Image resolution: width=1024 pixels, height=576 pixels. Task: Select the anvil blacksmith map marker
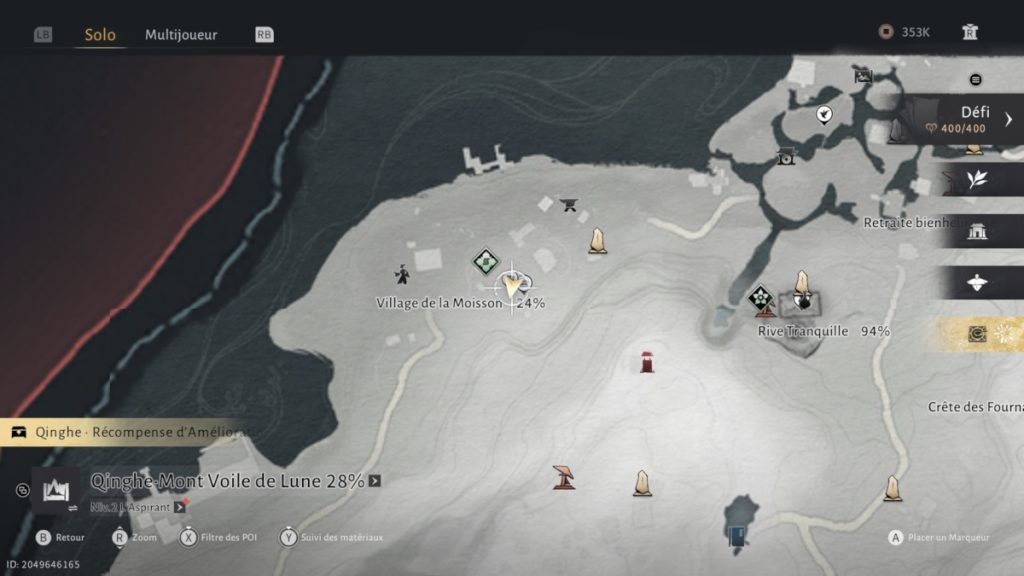tap(570, 206)
